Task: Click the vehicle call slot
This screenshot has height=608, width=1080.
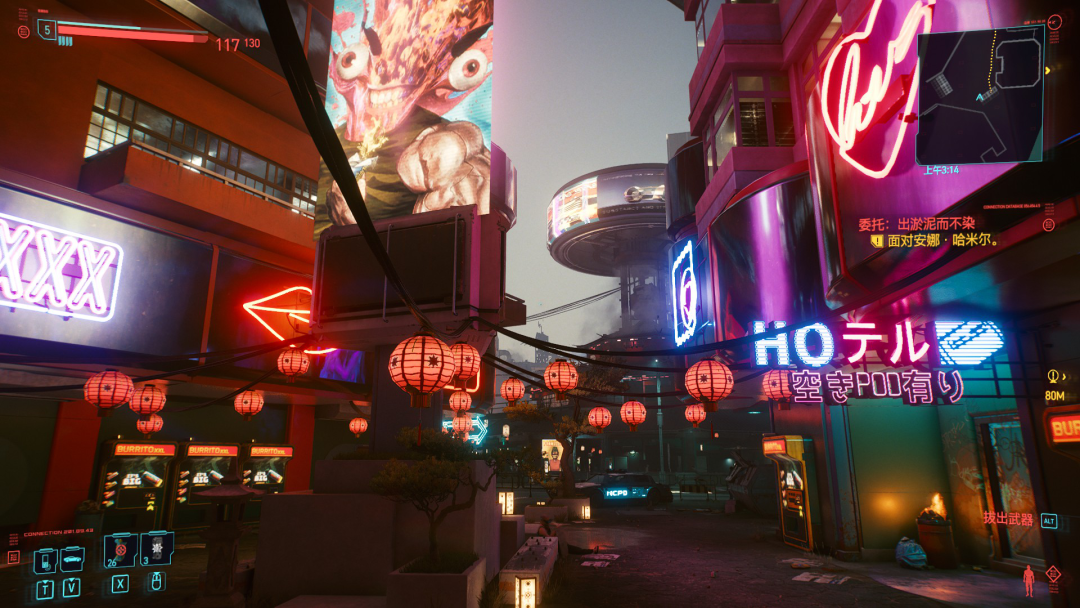Action: point(72,559)
